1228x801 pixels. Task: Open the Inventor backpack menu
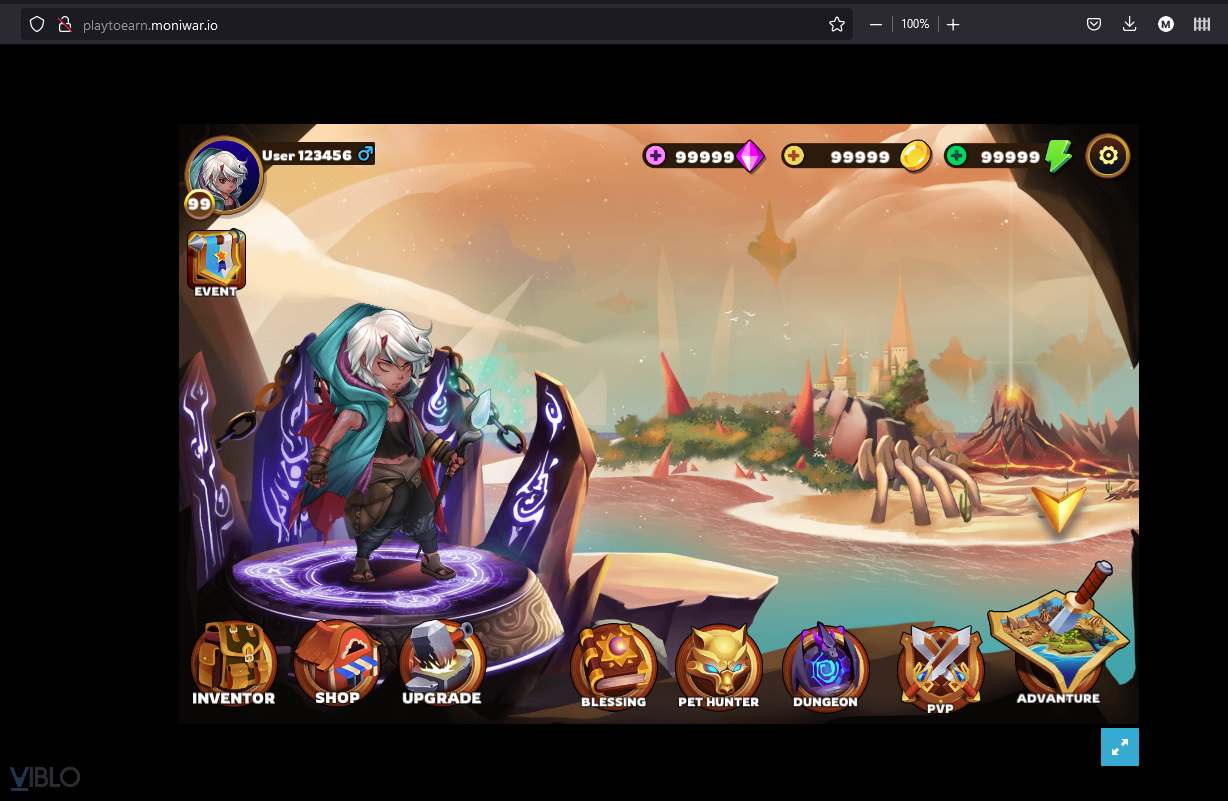coord(233,662)
